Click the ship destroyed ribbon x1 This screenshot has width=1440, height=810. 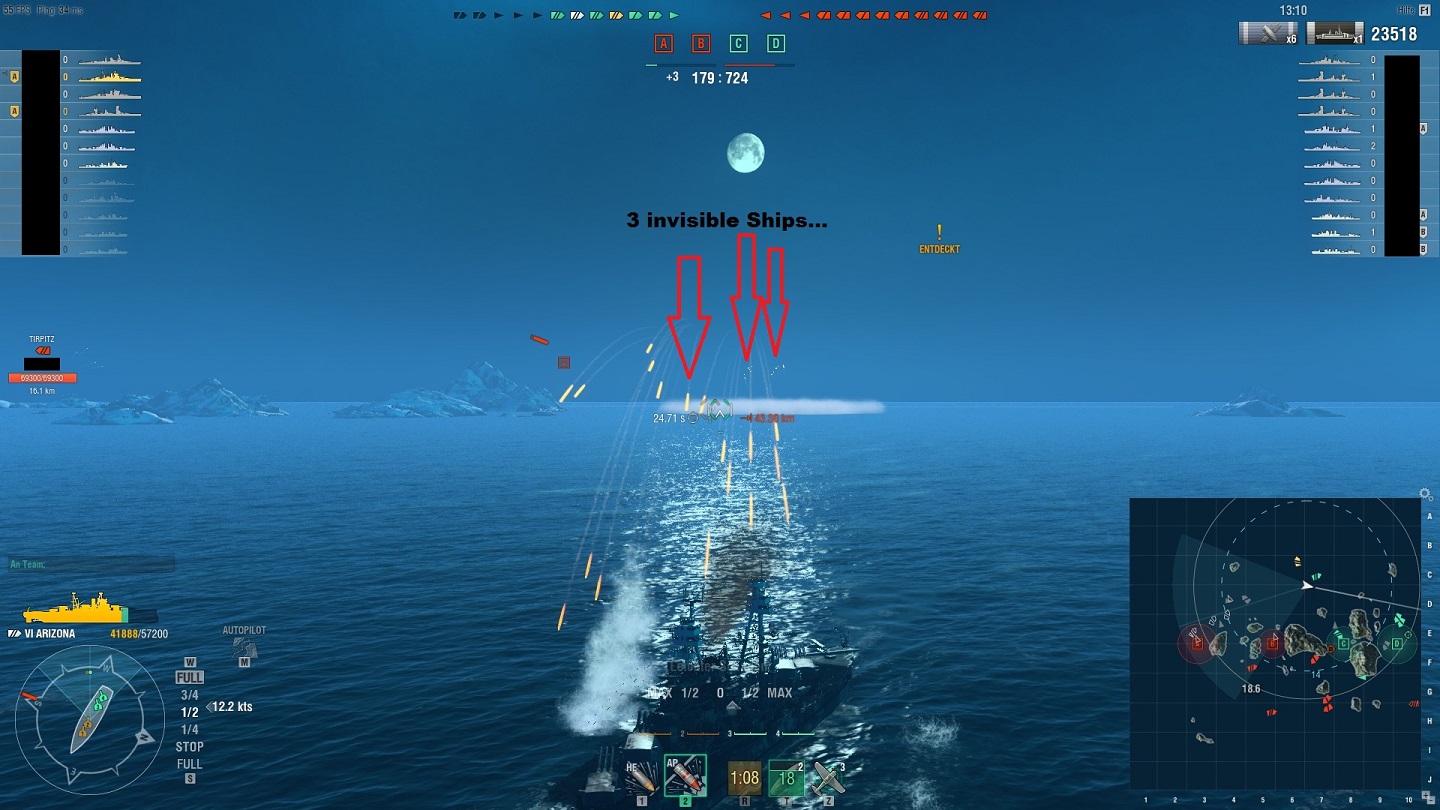tap(1337, 33)
